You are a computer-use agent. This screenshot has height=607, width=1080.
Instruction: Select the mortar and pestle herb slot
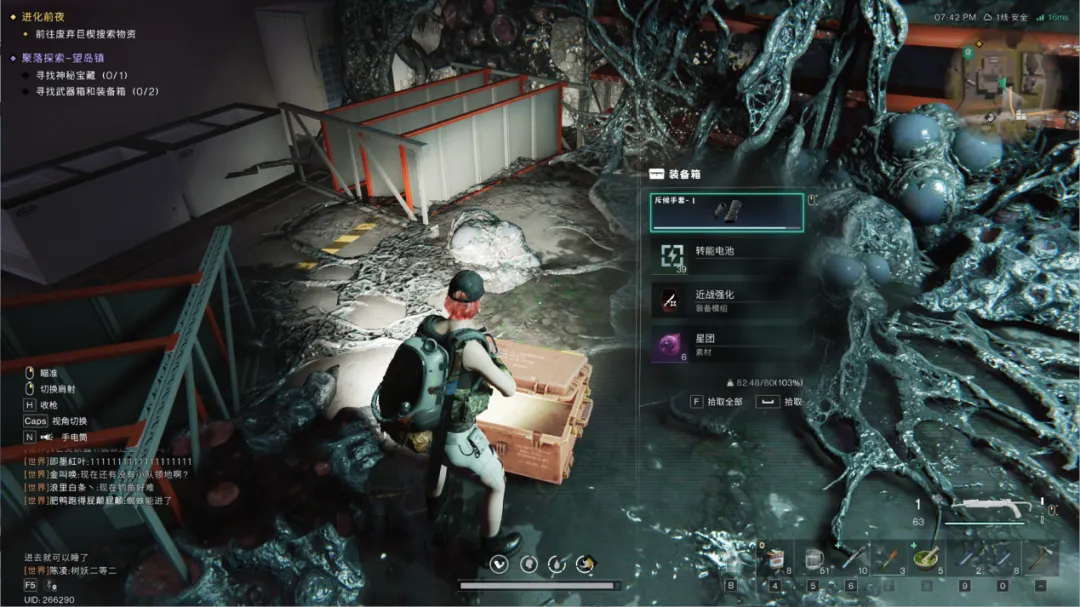(x=927, y=556)
